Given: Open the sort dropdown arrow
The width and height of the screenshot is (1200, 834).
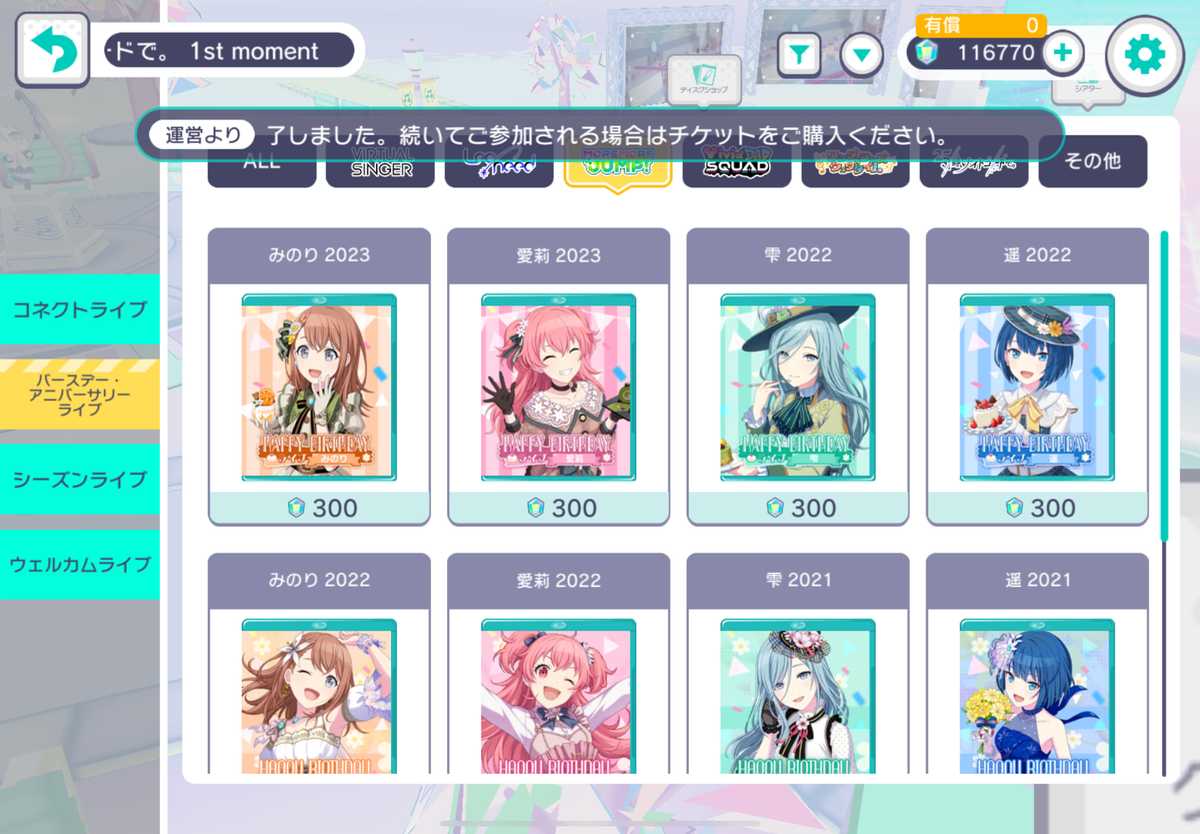Looking at the screenshot, I should [861, 56].
